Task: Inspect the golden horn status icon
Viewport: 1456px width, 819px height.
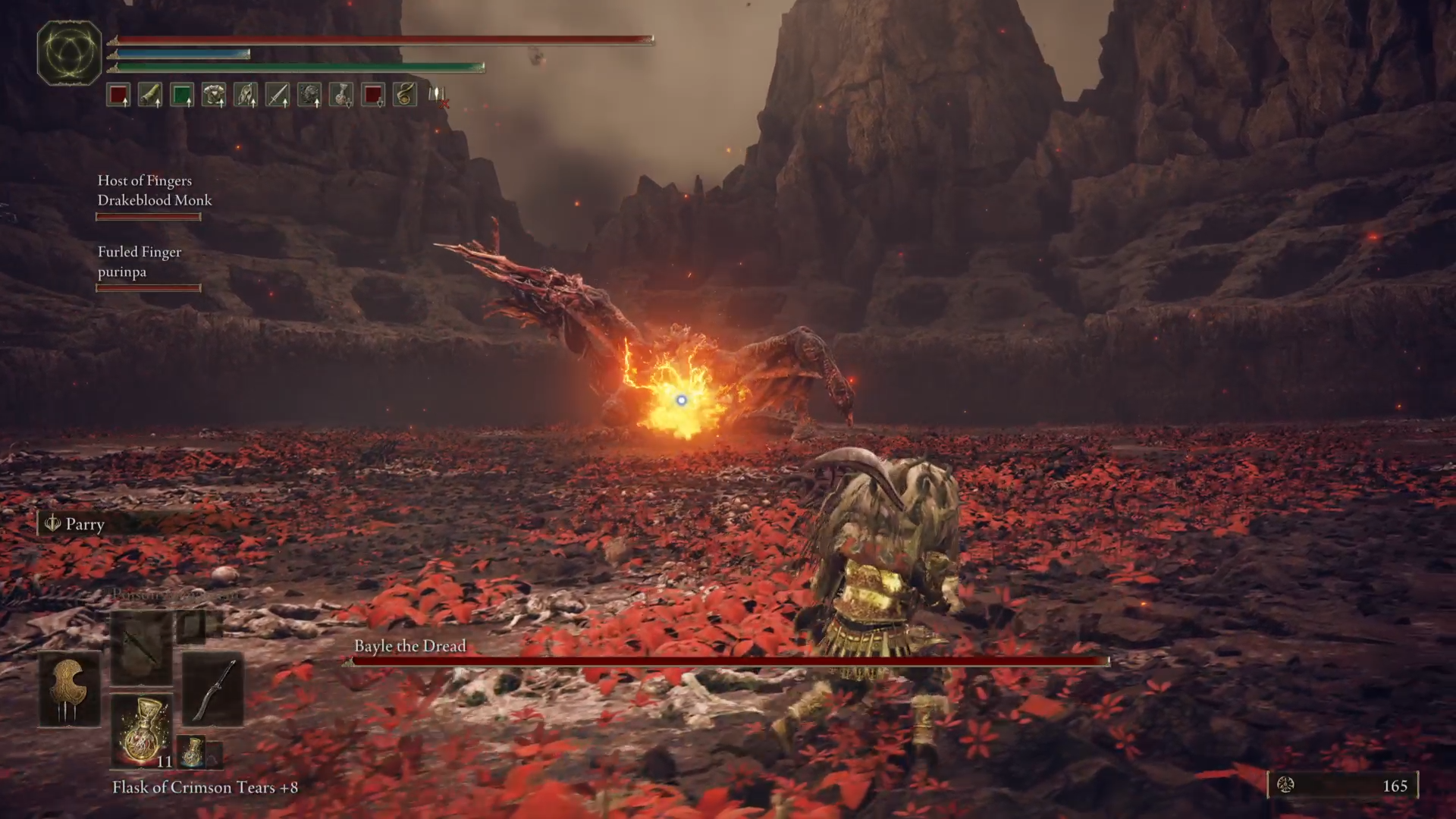Action: point(405,95)
